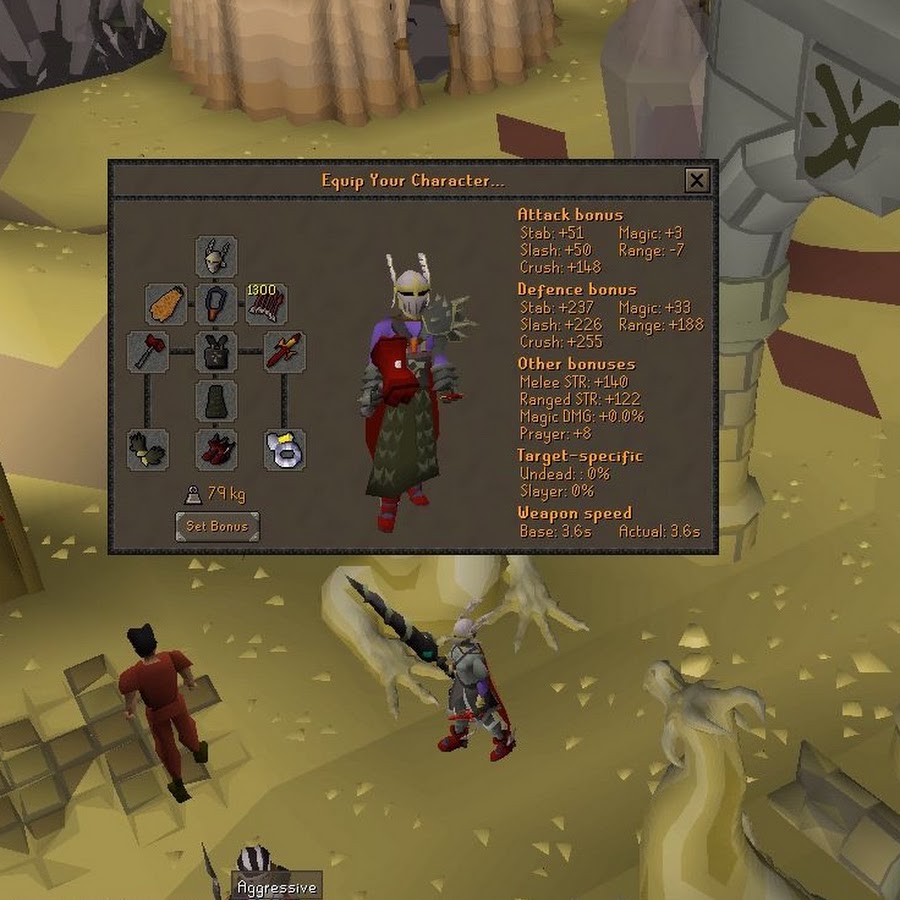Choose the red warhammer weapon slot

[147, 353]
